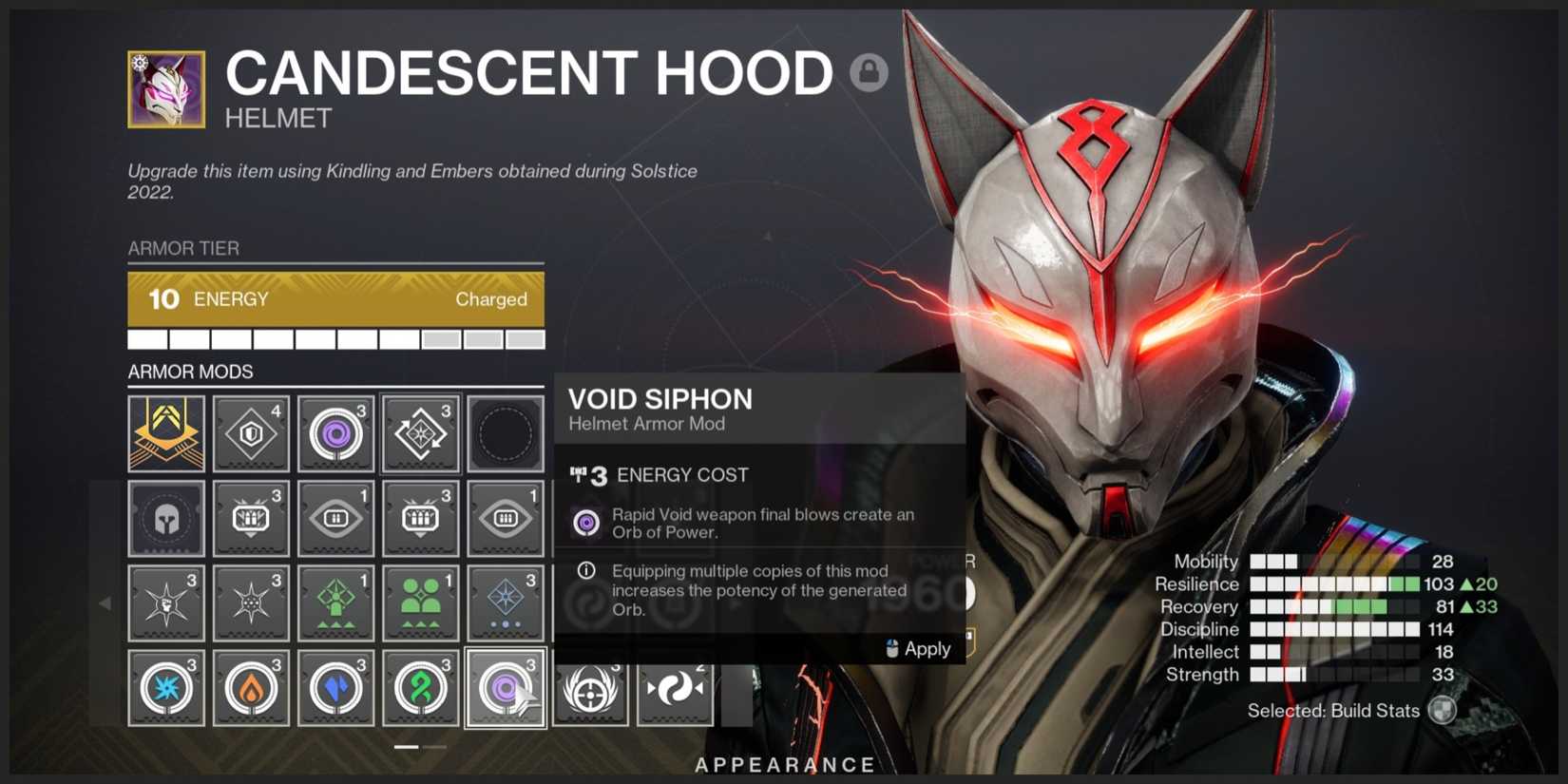Viewport: 1568px width, 784px height.
Task: Select the Solar Siphon mod with flame icon
Action: click(x=251, y=687)
